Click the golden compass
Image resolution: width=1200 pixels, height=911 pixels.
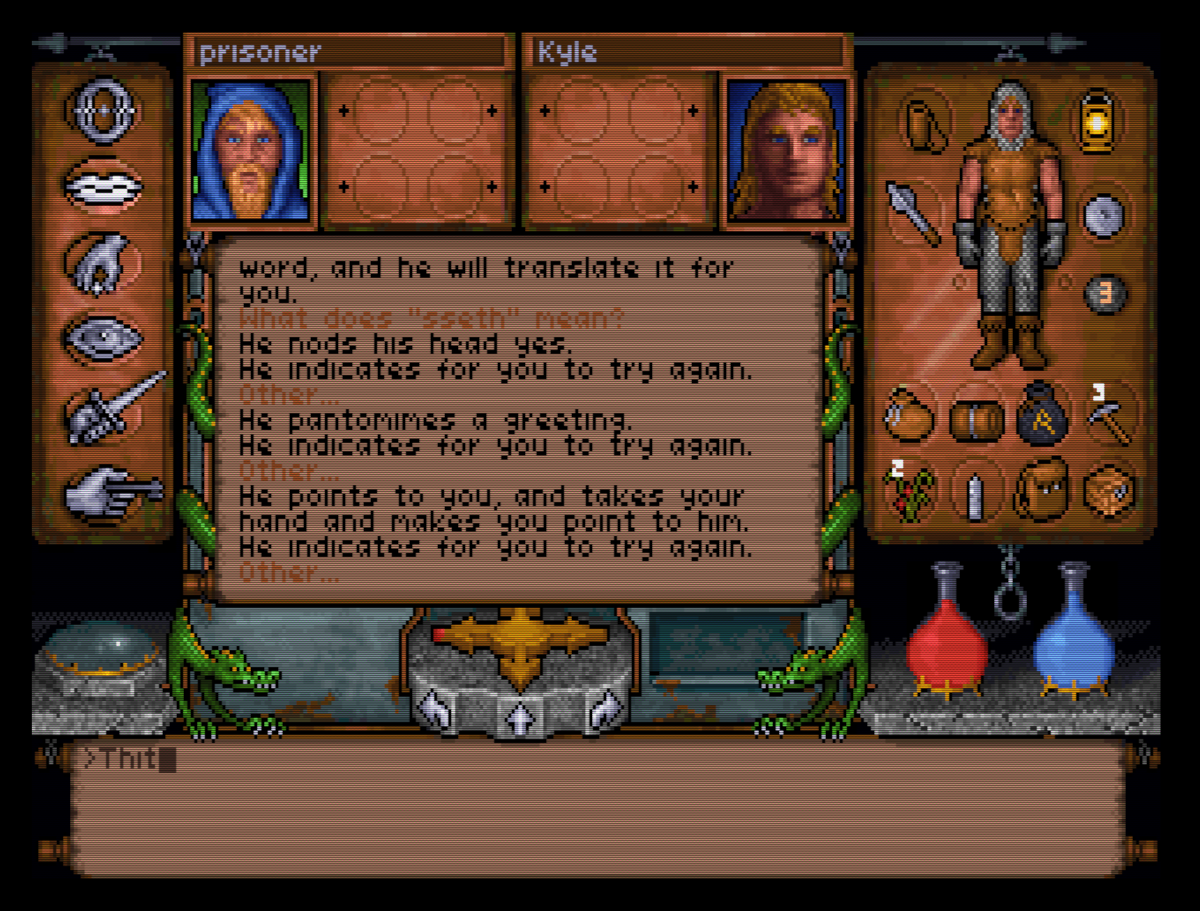pos(520,641)
